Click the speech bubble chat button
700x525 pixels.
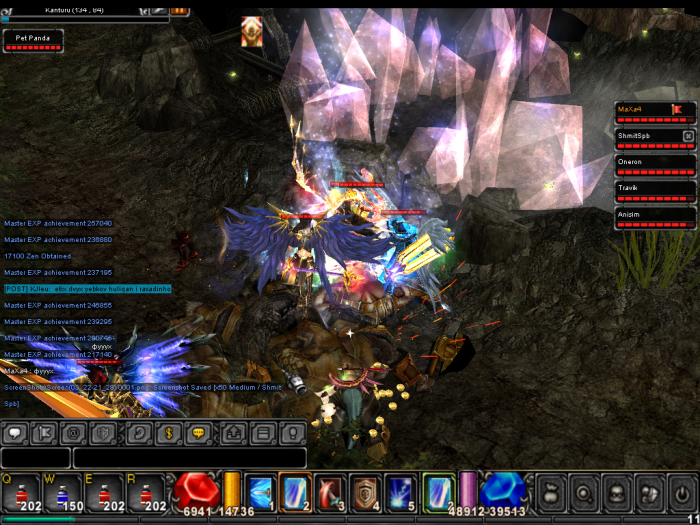click(x=15, y=434)
